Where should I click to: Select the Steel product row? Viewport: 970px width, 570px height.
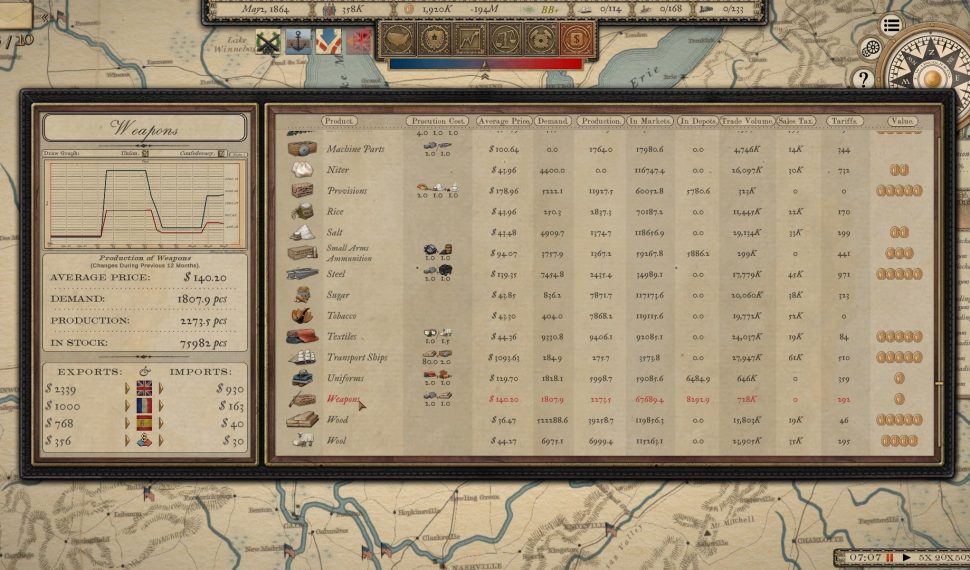[338, 274]
